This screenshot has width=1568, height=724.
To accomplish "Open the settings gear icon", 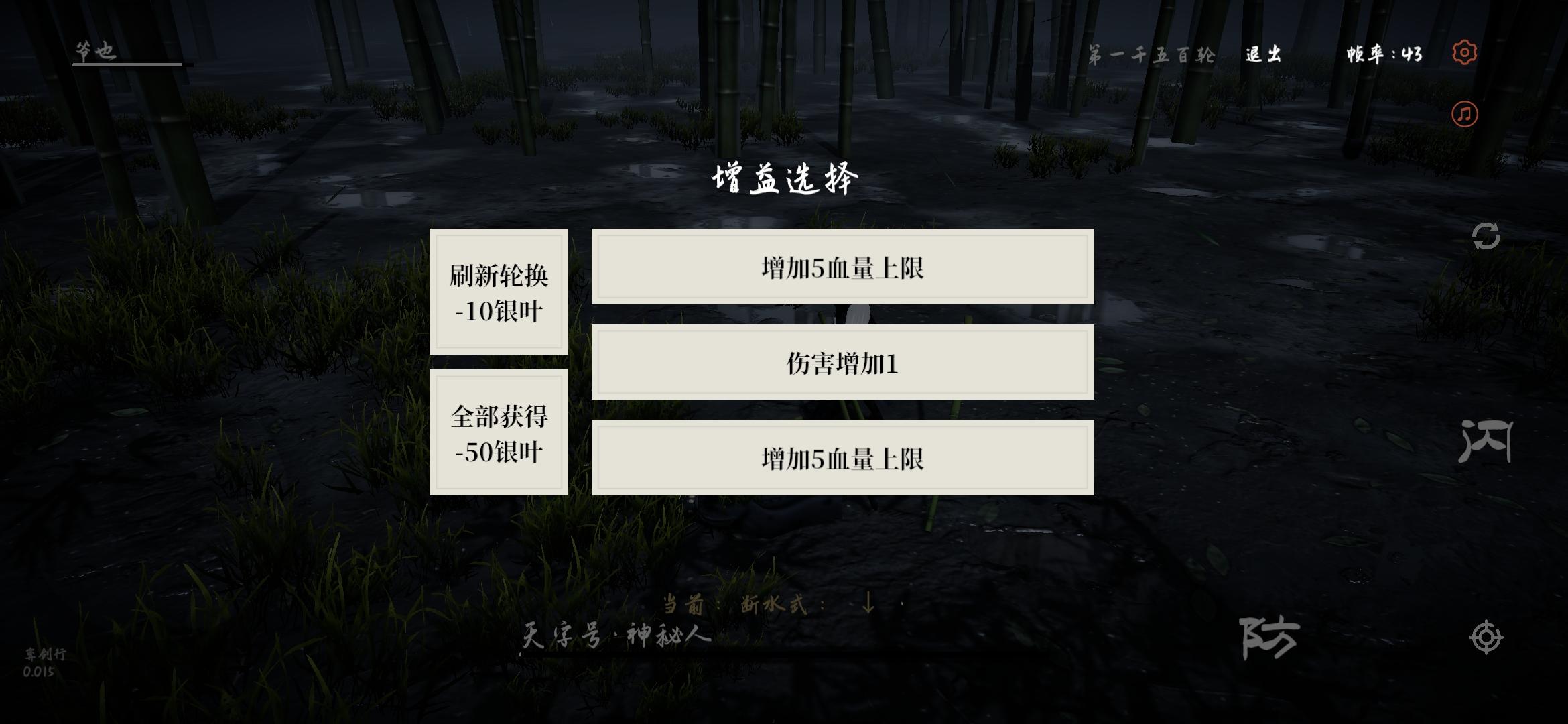I will coord(1465,52).
